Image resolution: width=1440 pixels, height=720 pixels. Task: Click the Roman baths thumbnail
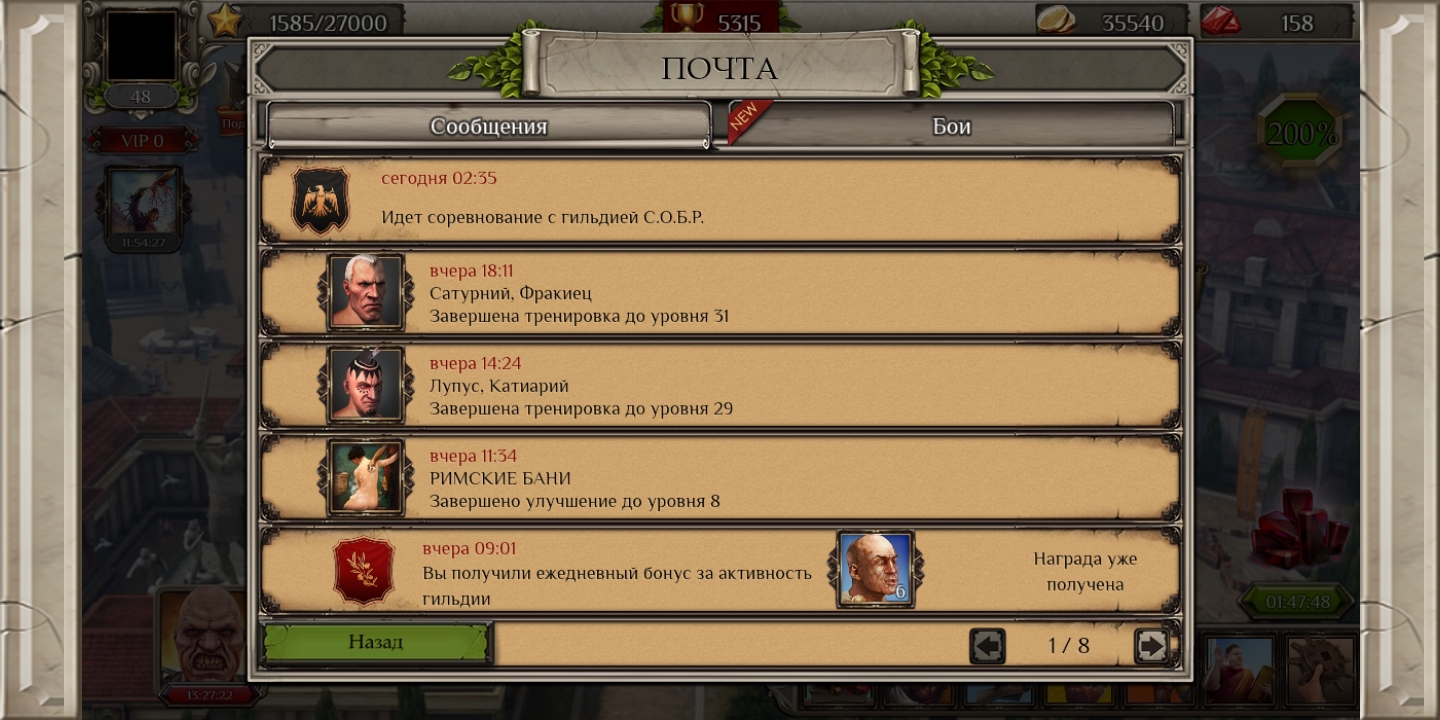366,478
